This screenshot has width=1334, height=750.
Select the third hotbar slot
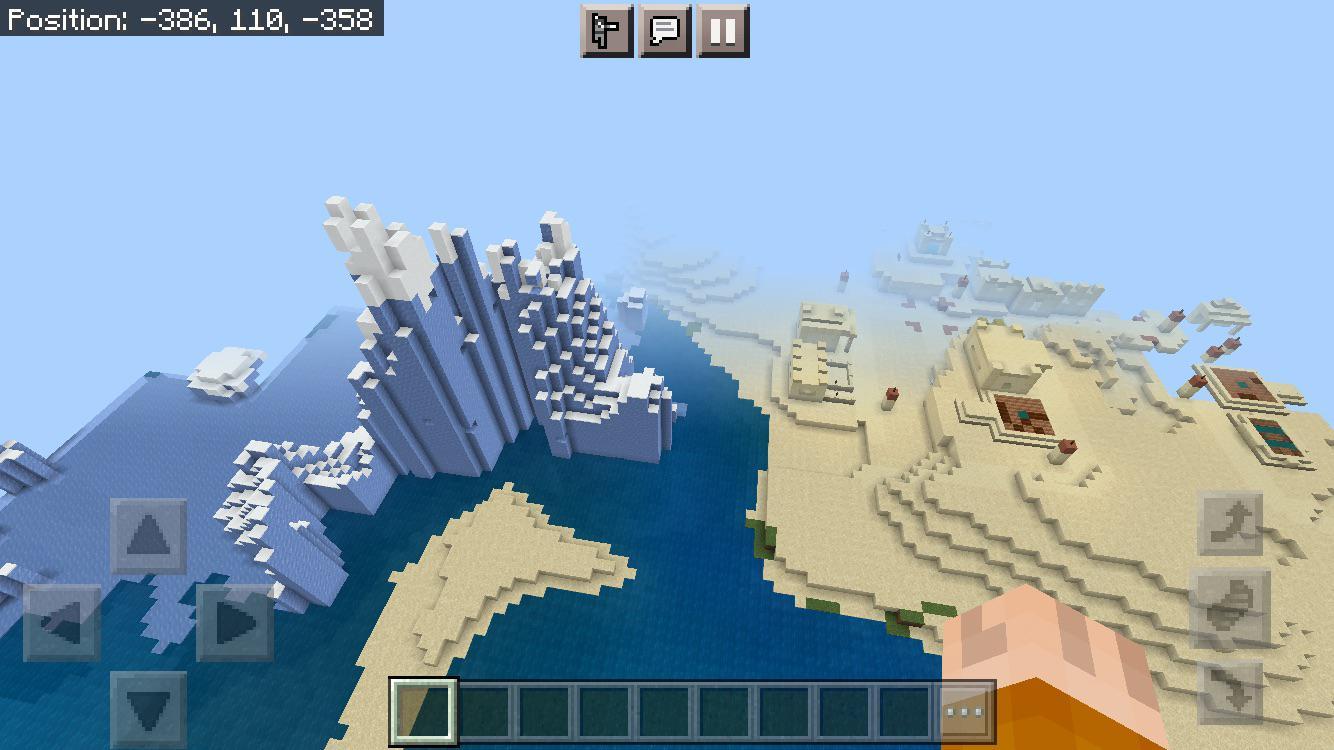(x=543, y=711)
